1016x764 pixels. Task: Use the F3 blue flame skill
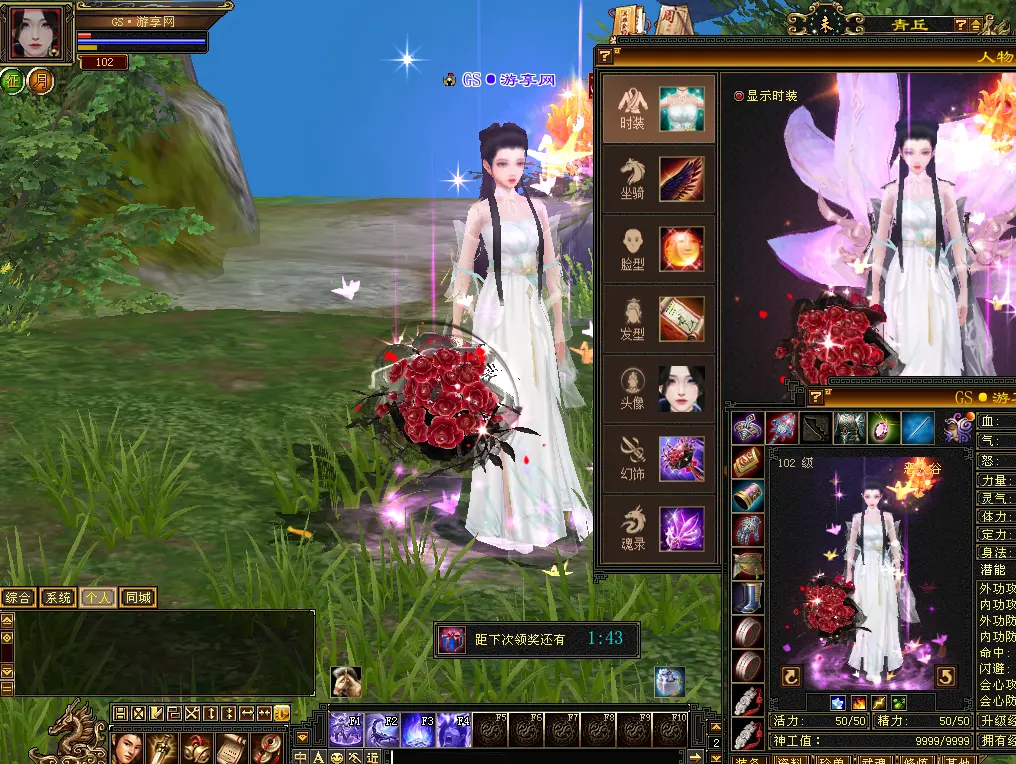[x=418, y=730]
